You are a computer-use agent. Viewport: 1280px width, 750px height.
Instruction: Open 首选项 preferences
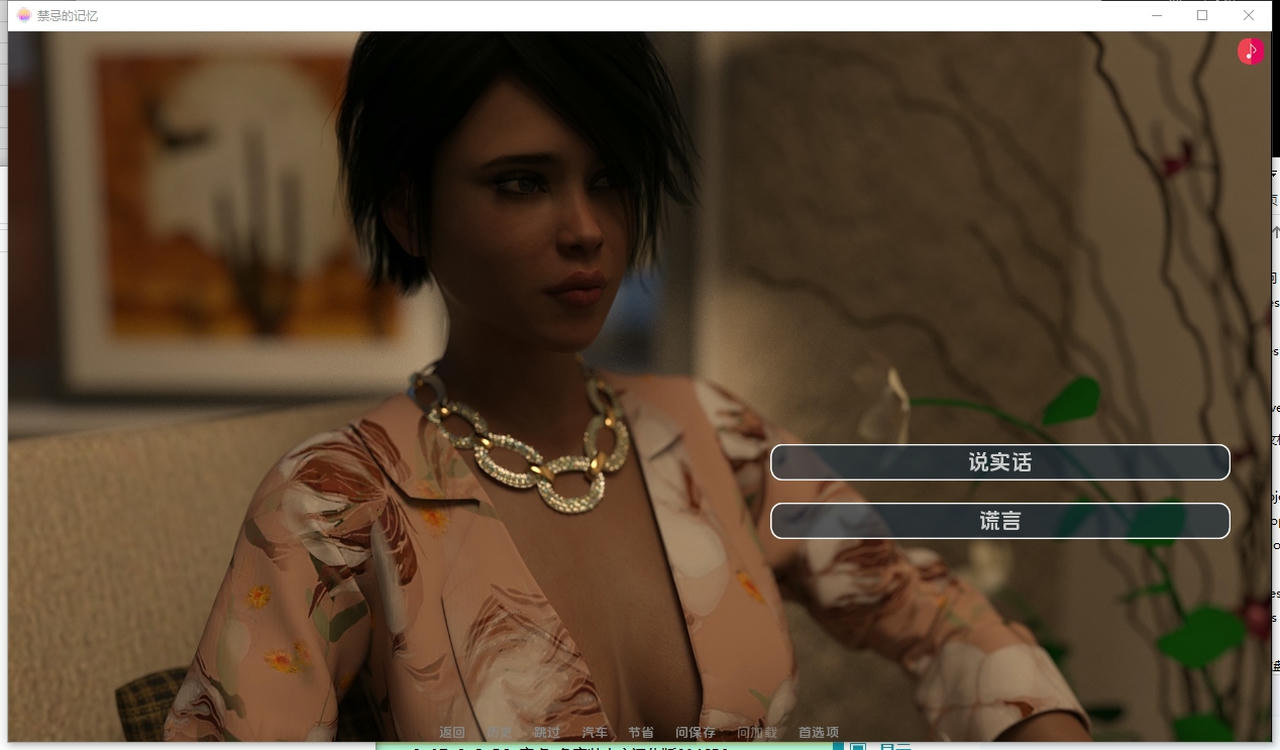(x=818, y=732)
